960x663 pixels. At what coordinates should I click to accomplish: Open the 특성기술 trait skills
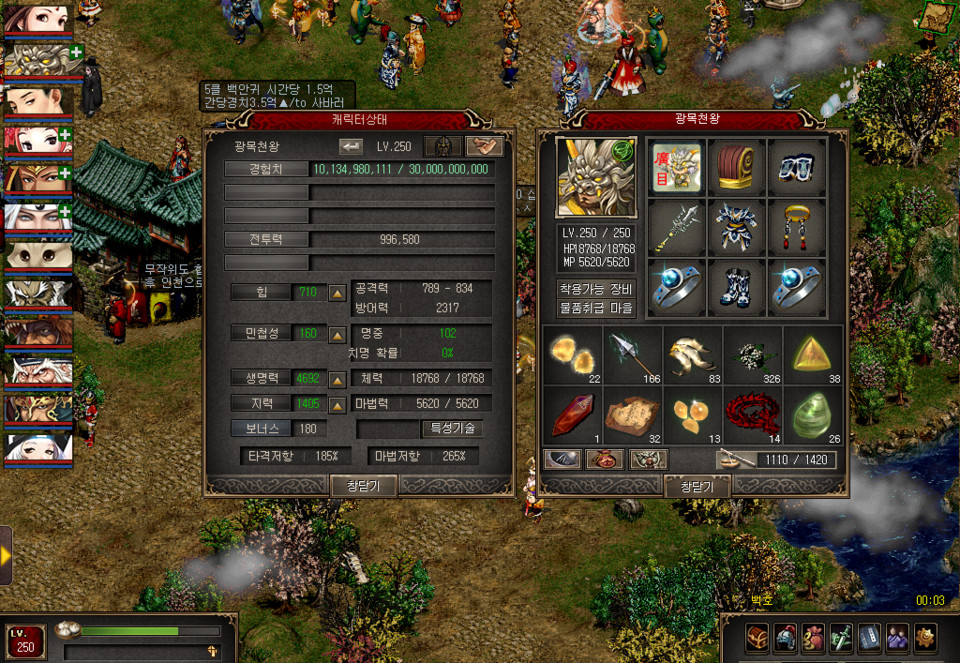[453, 428]
